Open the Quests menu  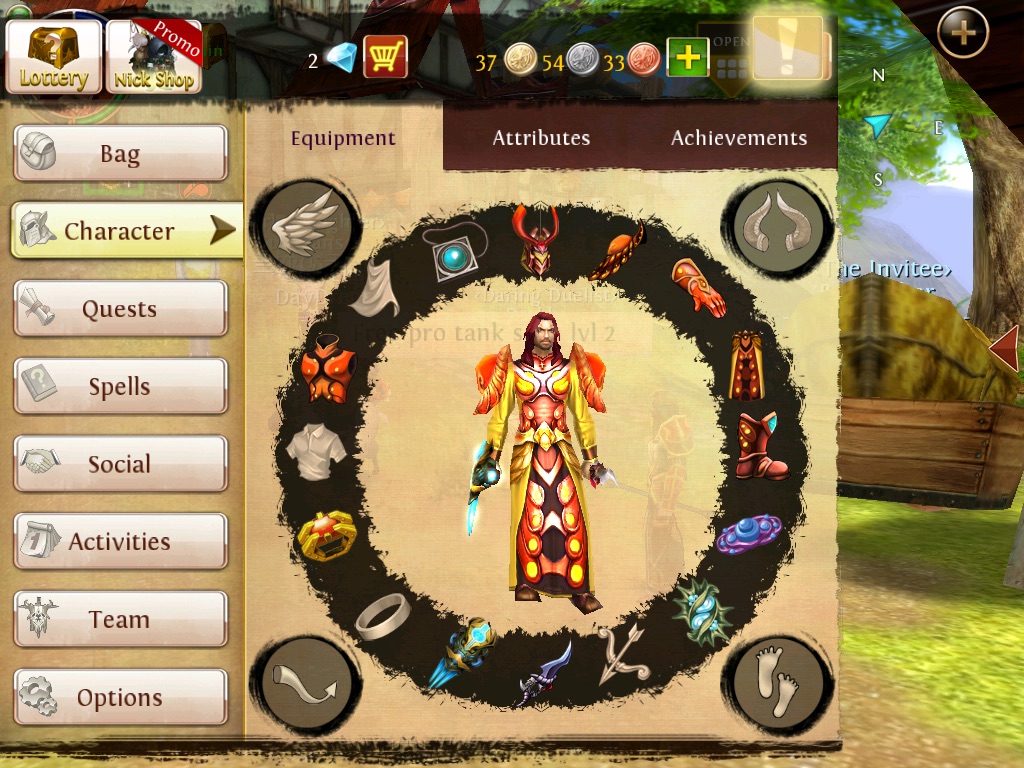120,309
